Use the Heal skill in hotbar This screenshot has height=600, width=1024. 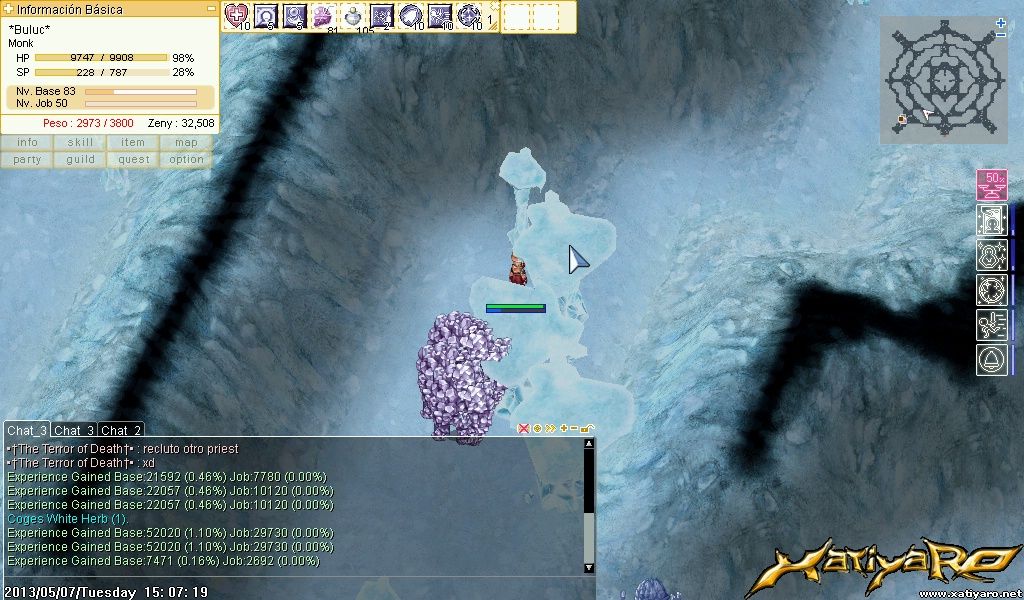coord(236,15)
